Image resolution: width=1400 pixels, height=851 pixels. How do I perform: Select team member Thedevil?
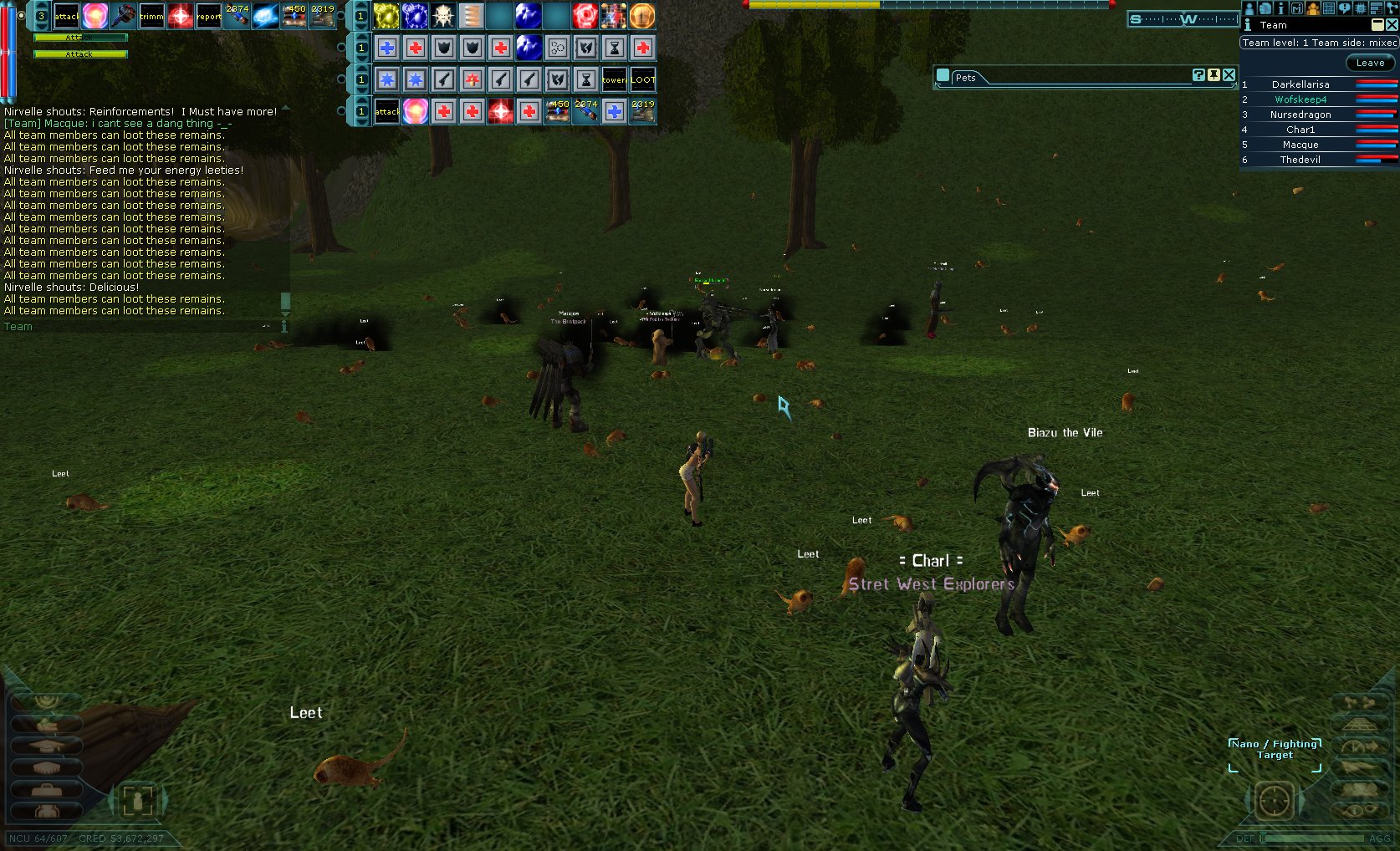click(x=1300, y=160)
